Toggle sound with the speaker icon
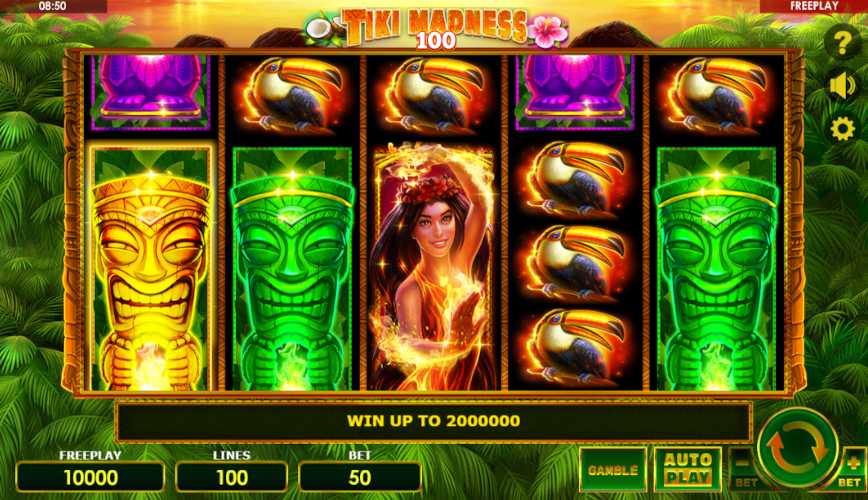 pyautogui.click(x=843, y=86)
